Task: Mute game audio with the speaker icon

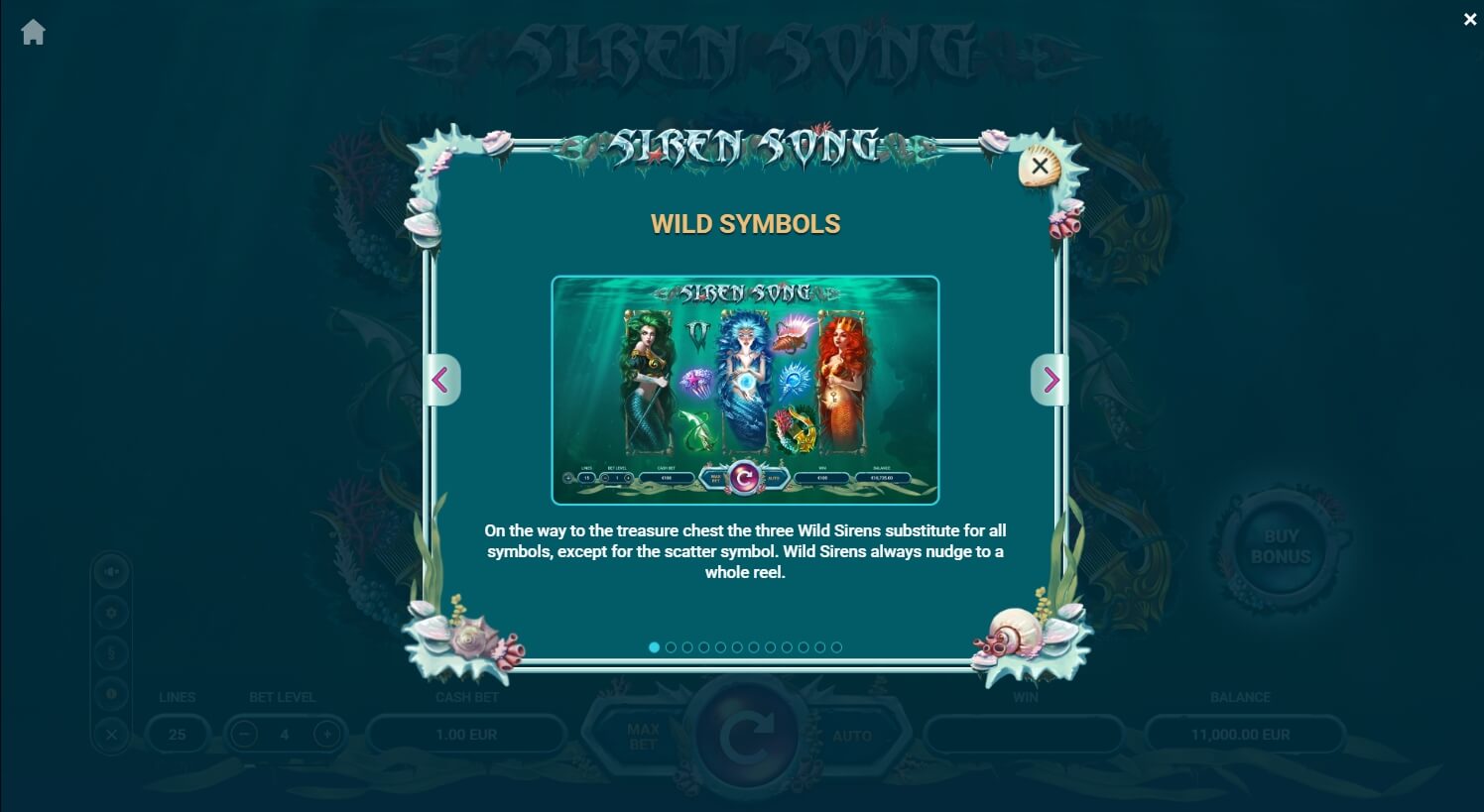Action: [111, 572]
